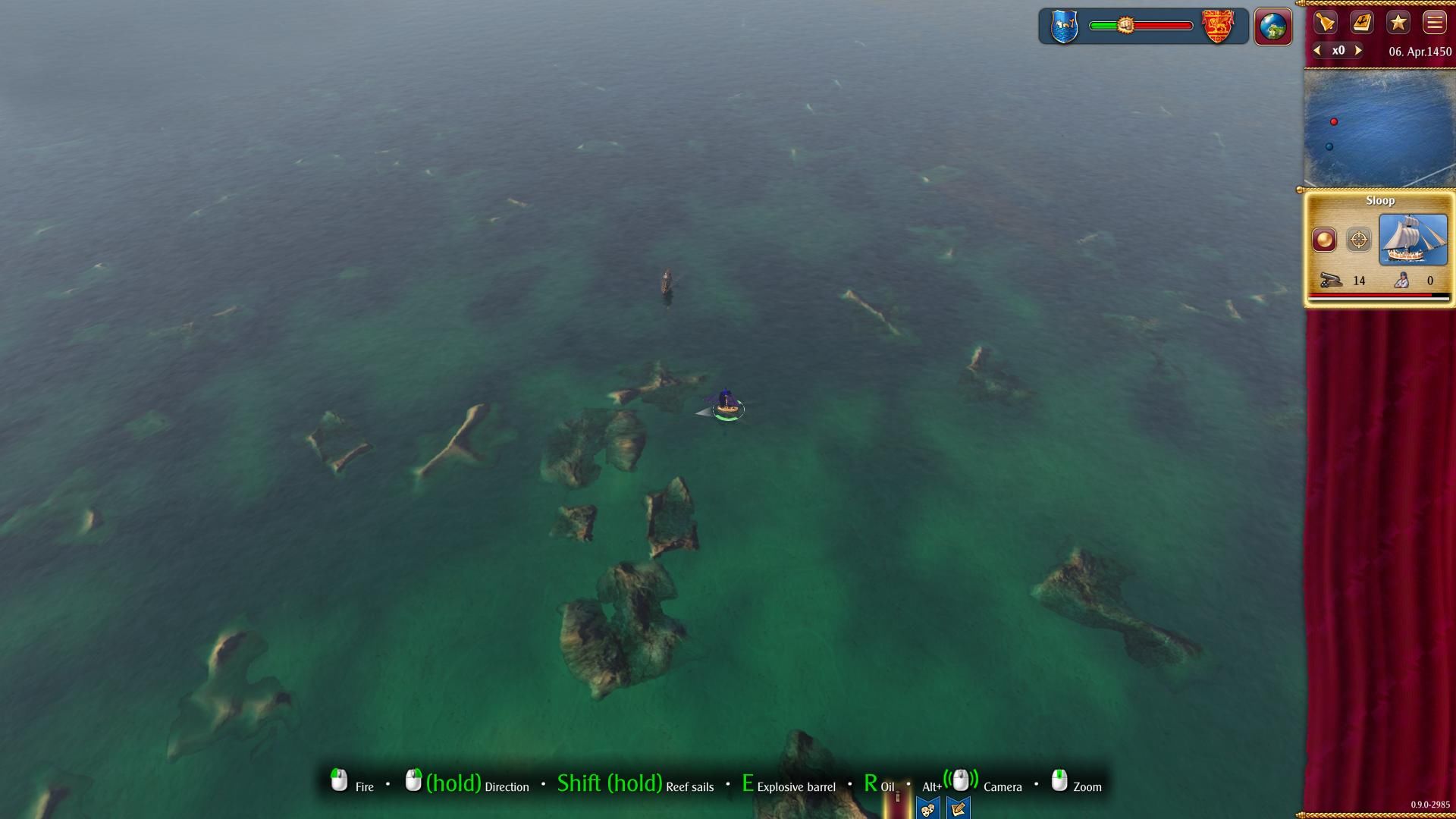Toggle the crosshair targeting button
This screenshot has height=819, width=1456.
(x=1358, y=240)
